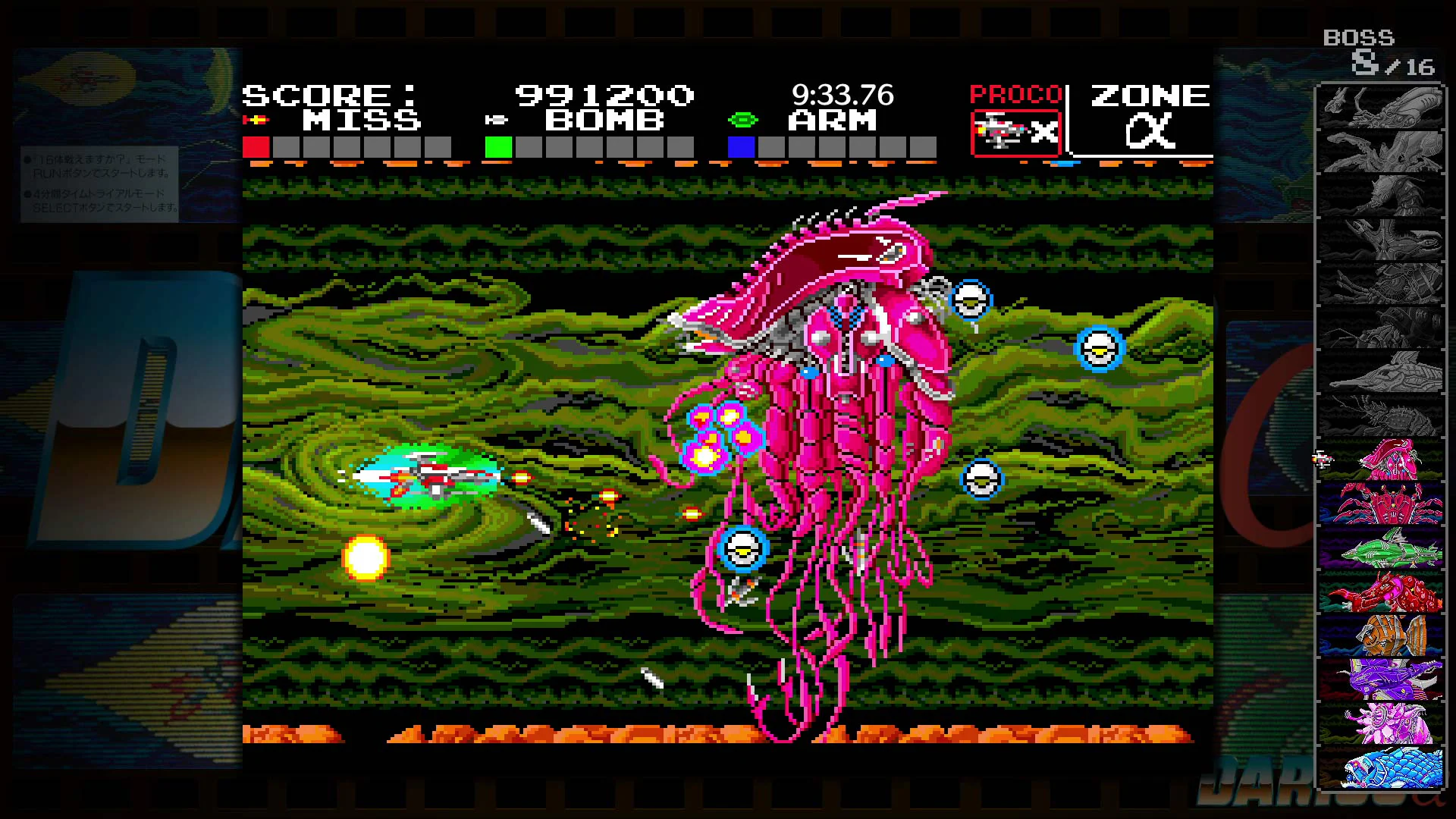The height and width of the screenshot is (819, 1456).
Task: Click the 9:33.76 timer display
Action: click(x=843, y=96)
